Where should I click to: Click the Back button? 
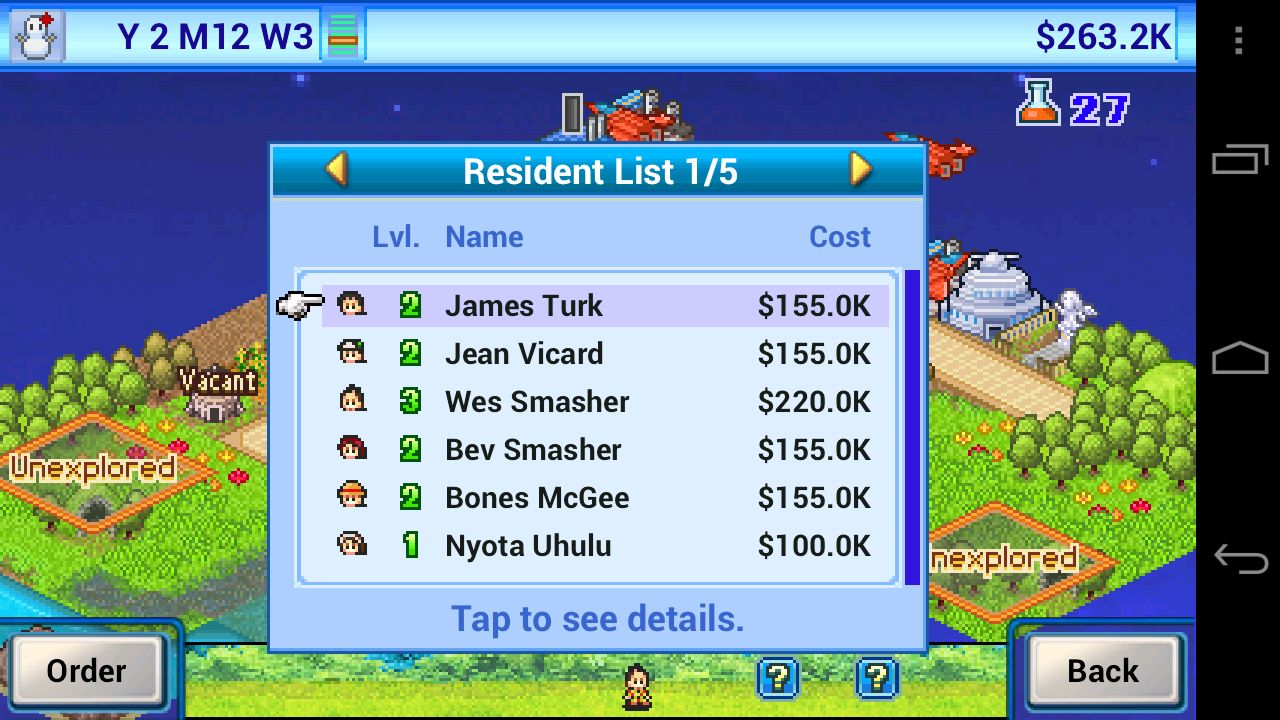(x=1102, y=671)
